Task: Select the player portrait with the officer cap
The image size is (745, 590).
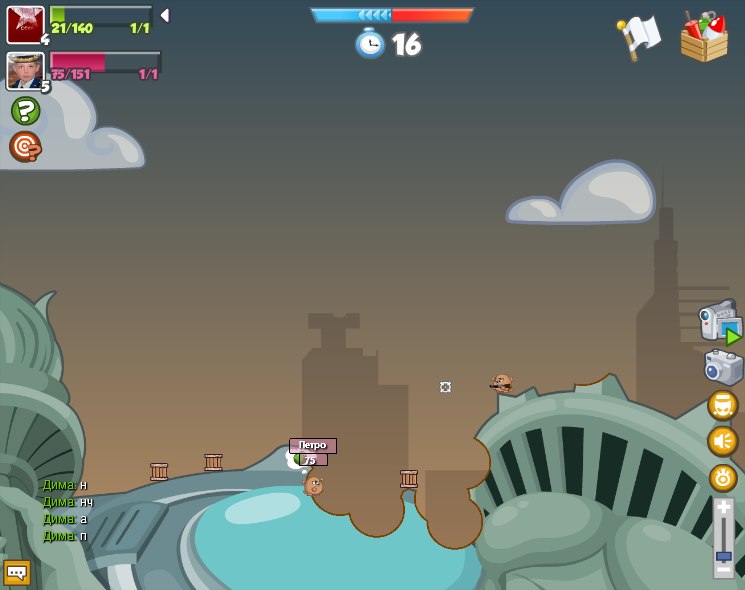Action: (25, 71)
